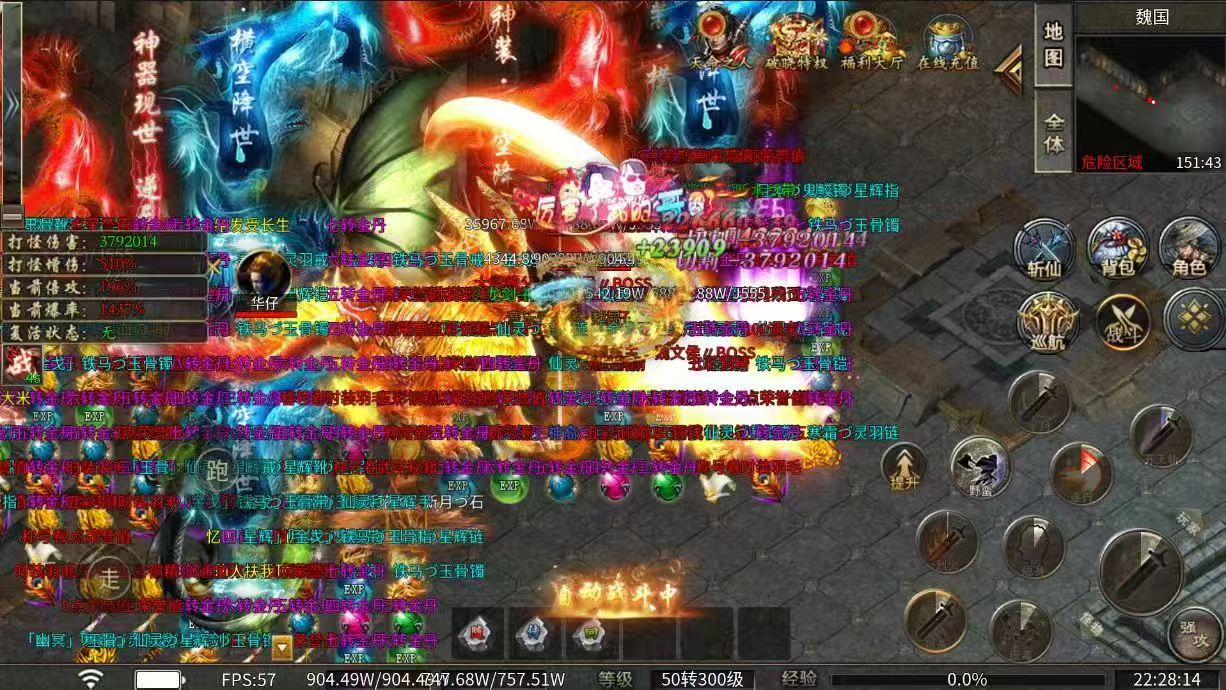Click the gold diamond menu button
This screenshot has height=690, width=1226.
coord(1193,320)
